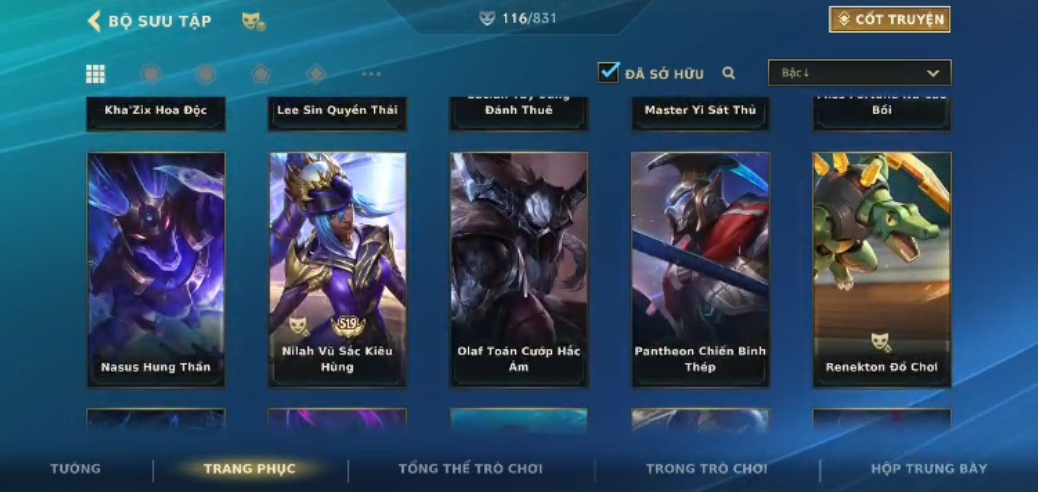Switch to the Tướng tab

click(76, 469)
